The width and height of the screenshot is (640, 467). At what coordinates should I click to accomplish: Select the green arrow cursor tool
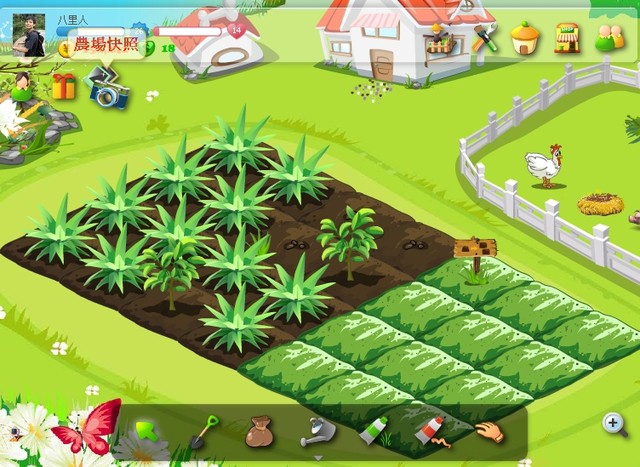click(148, 432)
